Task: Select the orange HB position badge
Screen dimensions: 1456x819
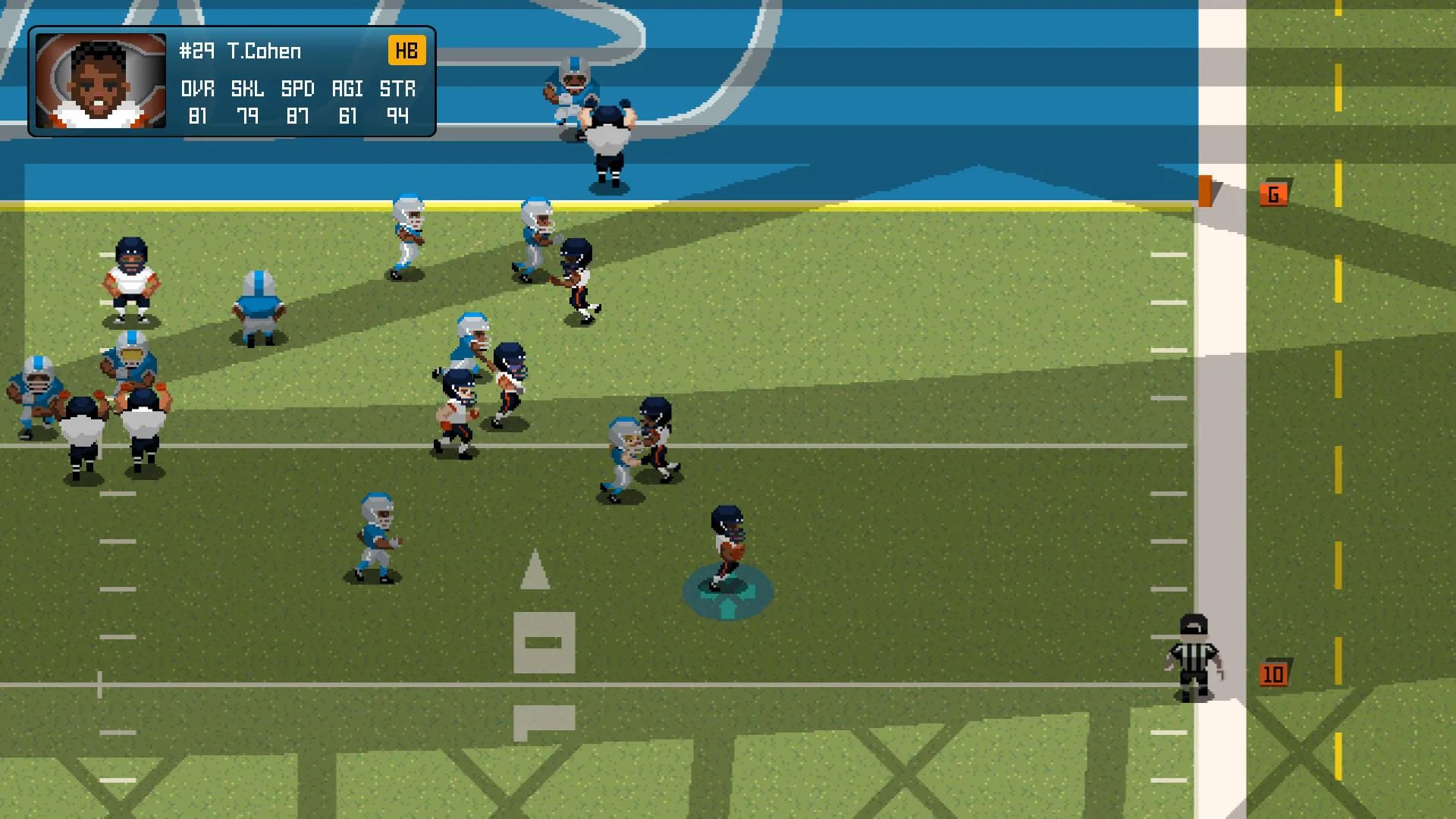Action: [x=407, y=51]
